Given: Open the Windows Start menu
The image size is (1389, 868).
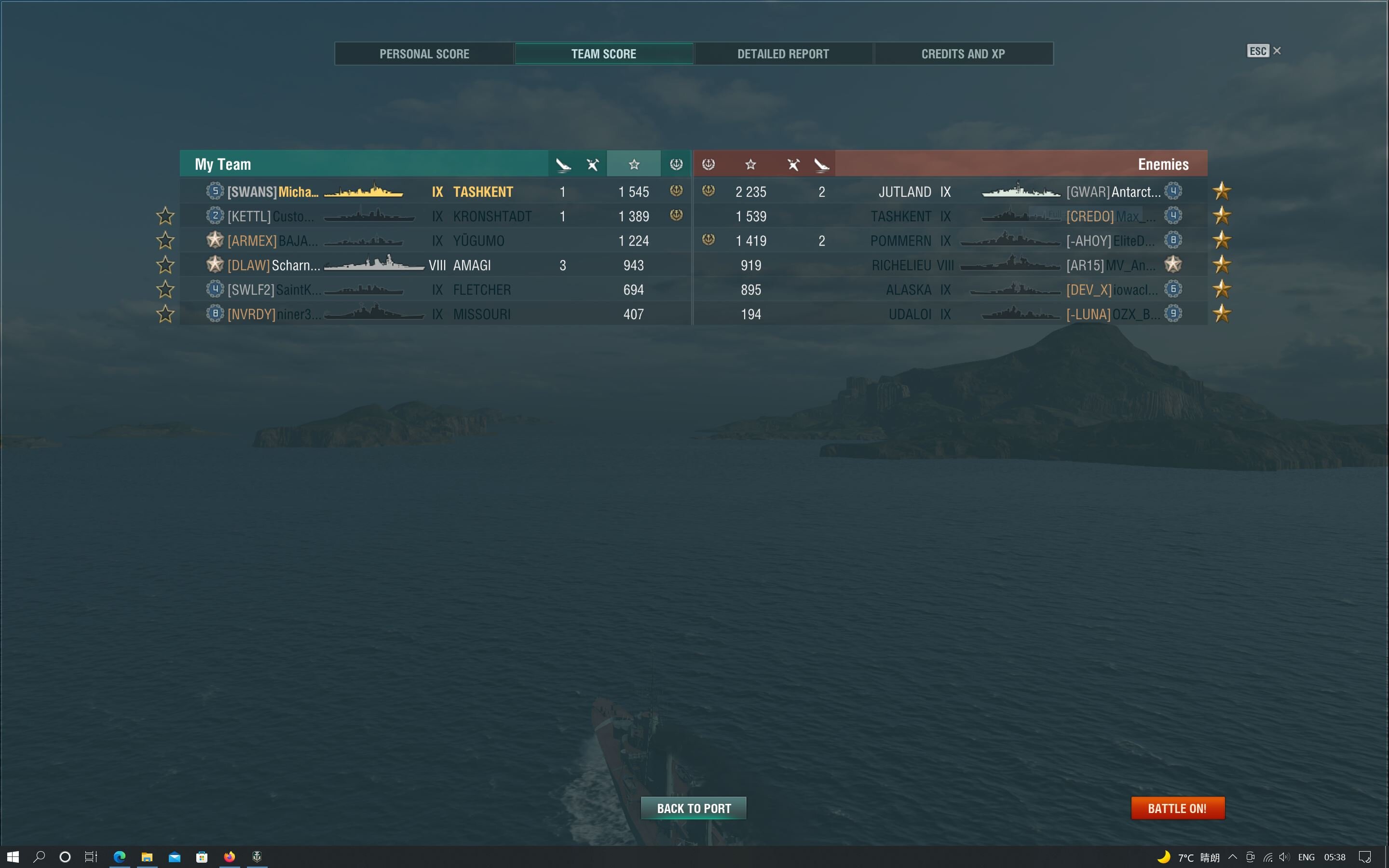Looking at the screenshot, I should [13, 856].
